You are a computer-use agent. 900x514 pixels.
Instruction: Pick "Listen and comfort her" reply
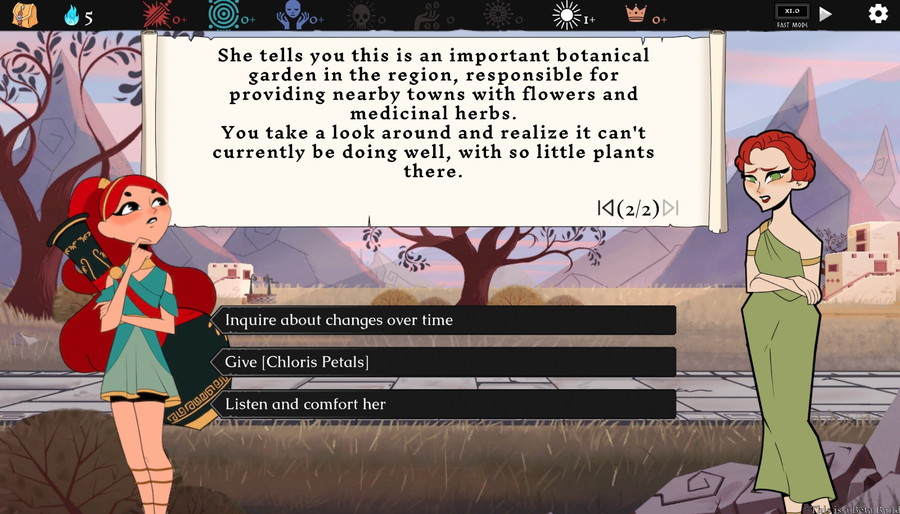click(x=445, y=404)
